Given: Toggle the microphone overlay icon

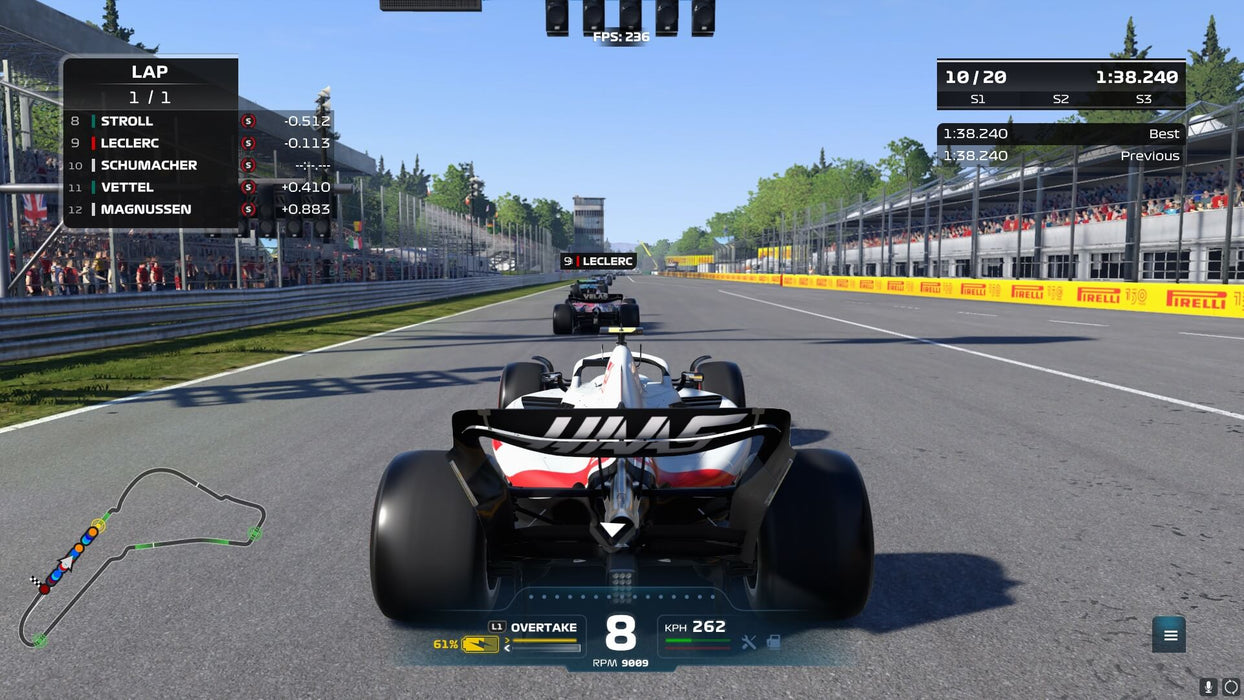Looking at the screenshot, I should point(1208,687).
